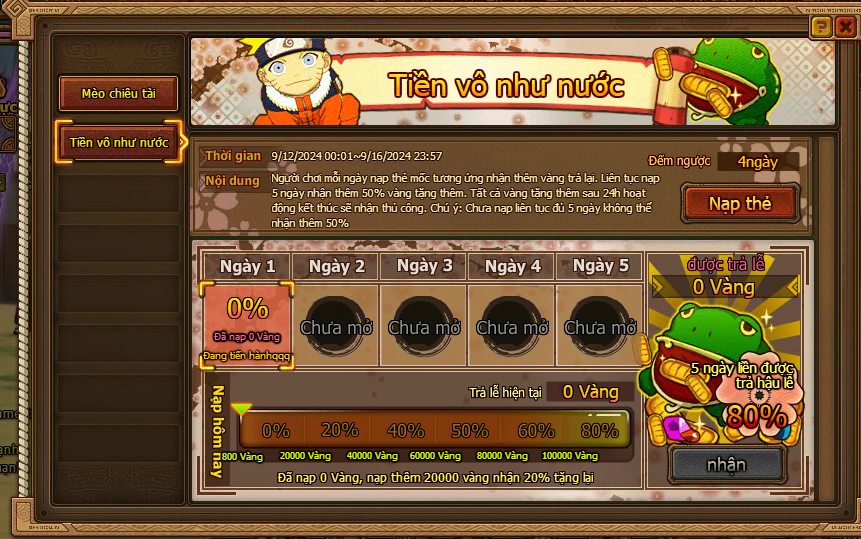This screenshot has width=861, height=539.
Task: Close the event window with the red X
Action: [x=844, y=28]
